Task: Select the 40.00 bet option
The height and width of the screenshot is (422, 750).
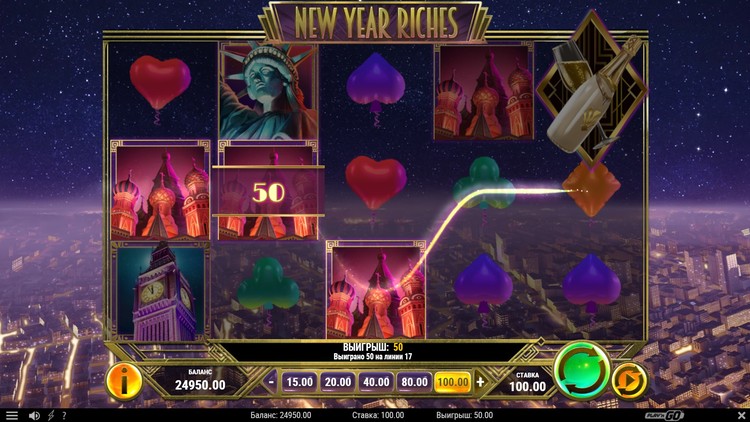Action: click(x=376, y=381)
